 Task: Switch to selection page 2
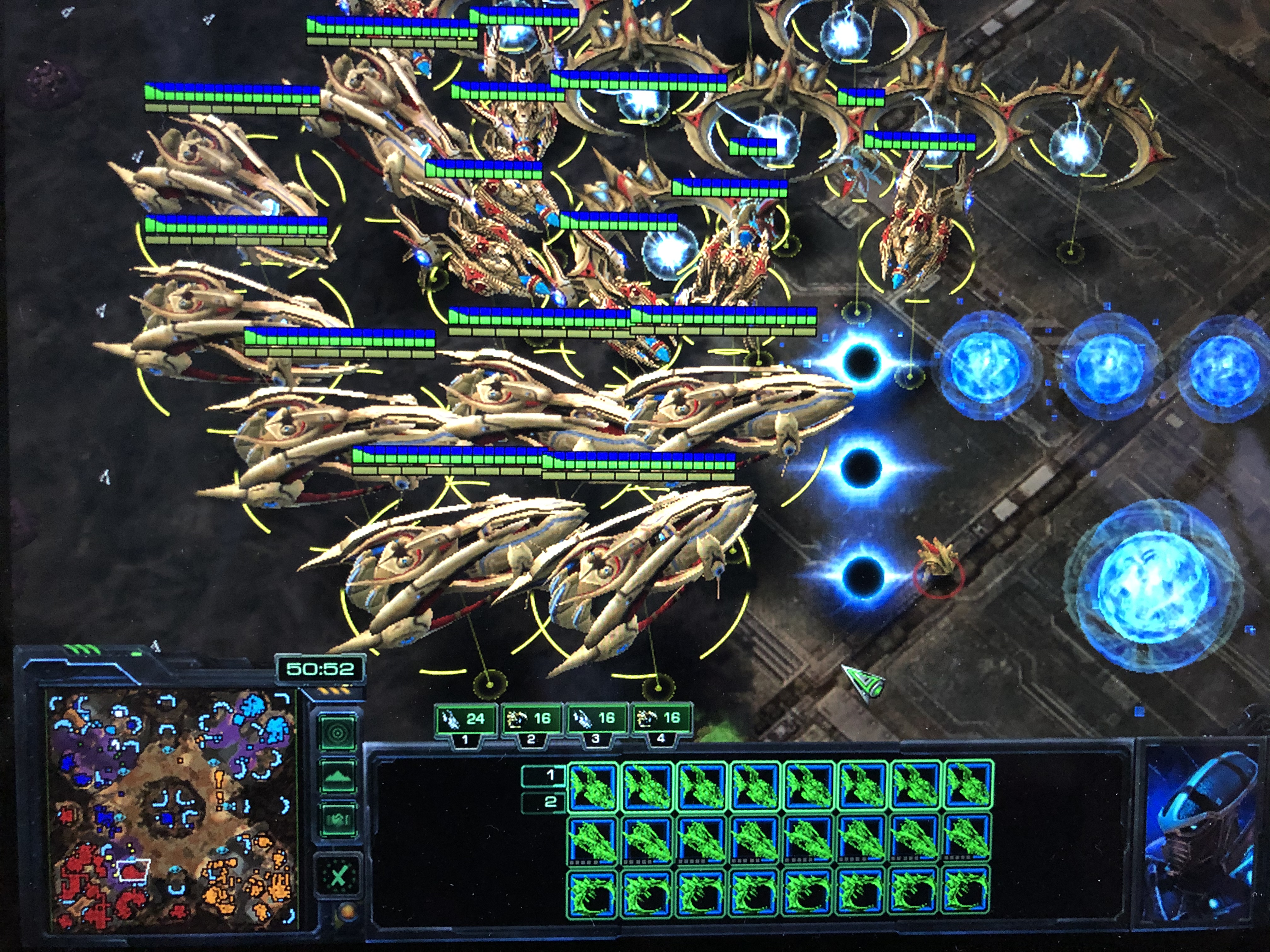click(x=543, y=802)
